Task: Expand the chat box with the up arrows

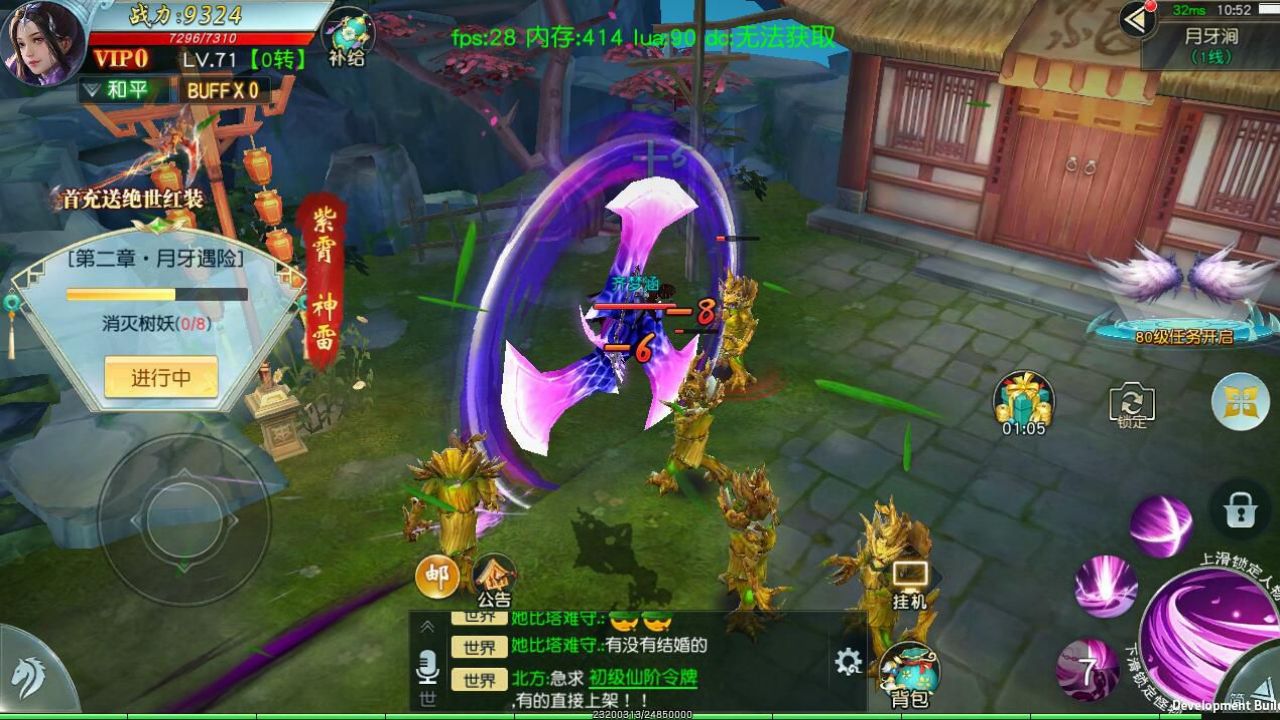Action: [x=428, y=626]
